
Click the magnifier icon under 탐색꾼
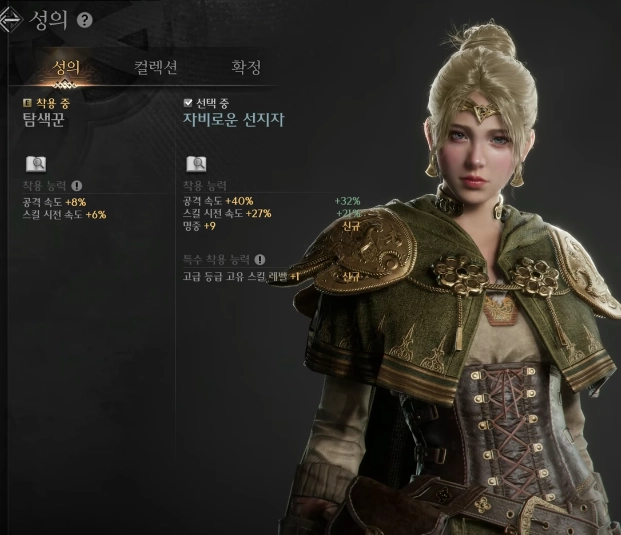(x=35, y=164)
